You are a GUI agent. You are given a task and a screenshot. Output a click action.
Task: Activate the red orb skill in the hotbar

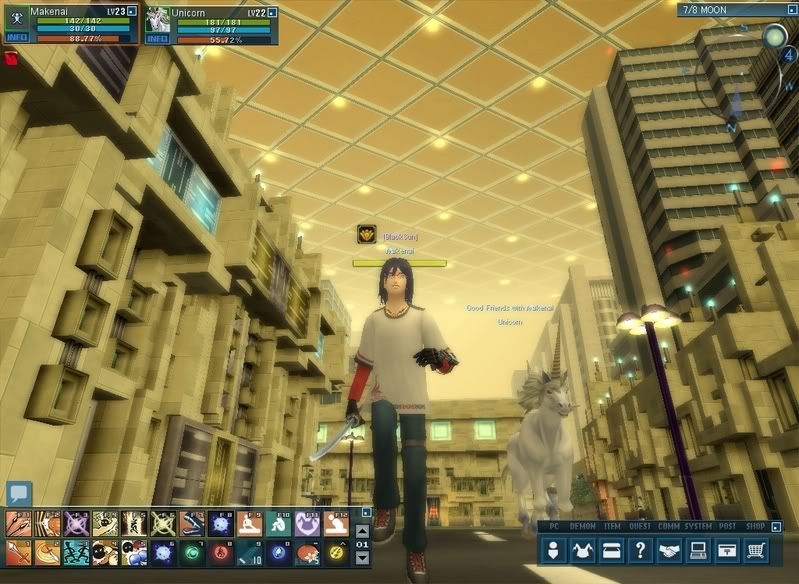point(222,551)
